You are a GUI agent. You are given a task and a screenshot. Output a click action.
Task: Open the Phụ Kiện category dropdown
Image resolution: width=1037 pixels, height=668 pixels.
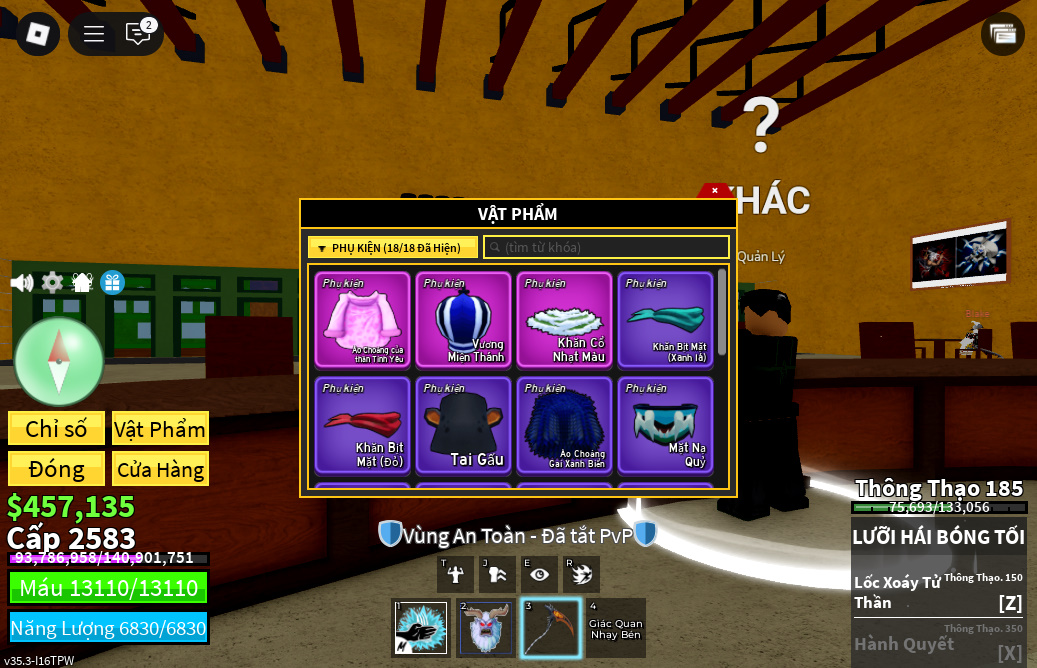click(393, 248)
